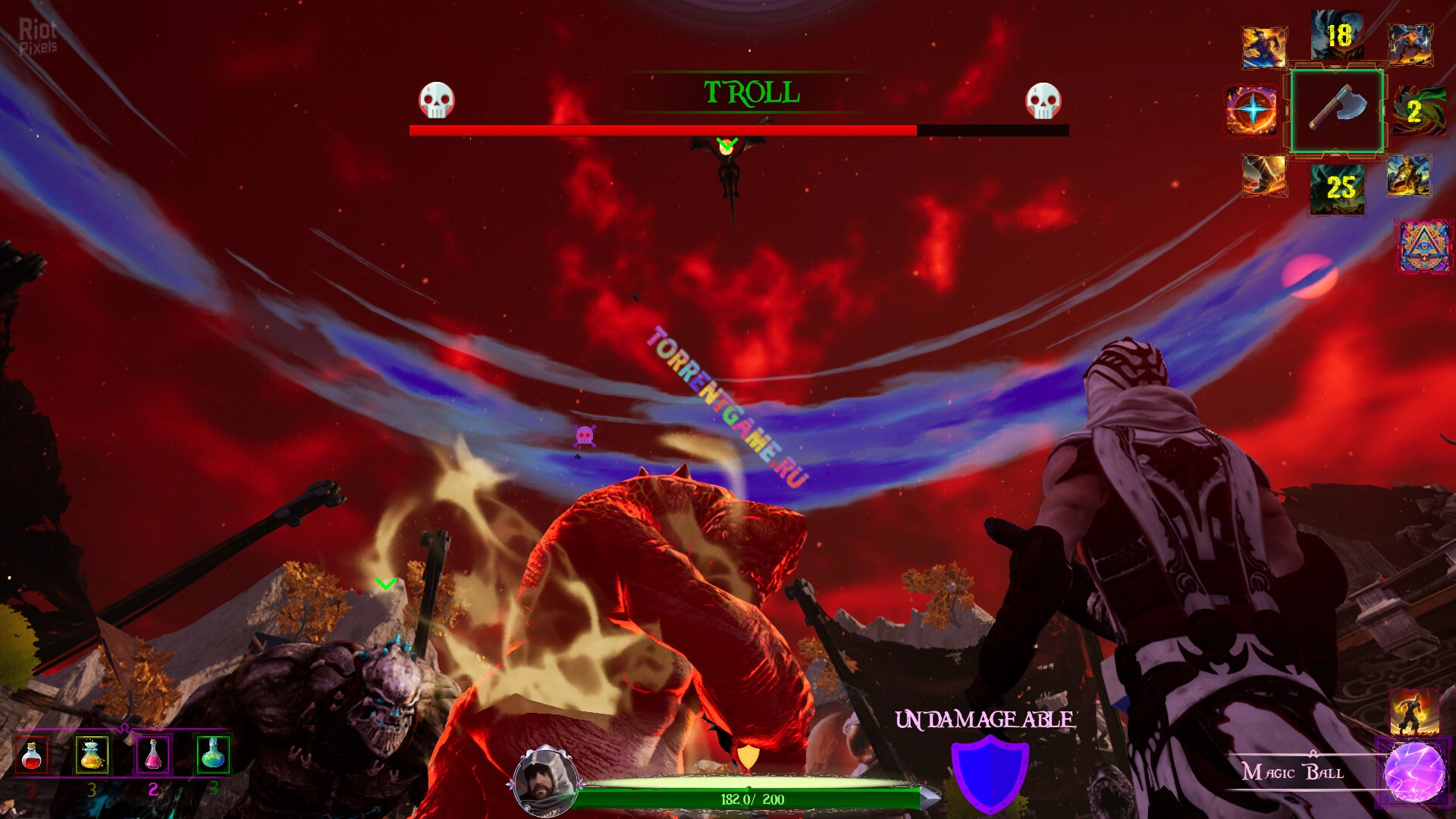Use the green-blue round potion
Viewport: 1456px width, 819px height.
pos(213,754)
